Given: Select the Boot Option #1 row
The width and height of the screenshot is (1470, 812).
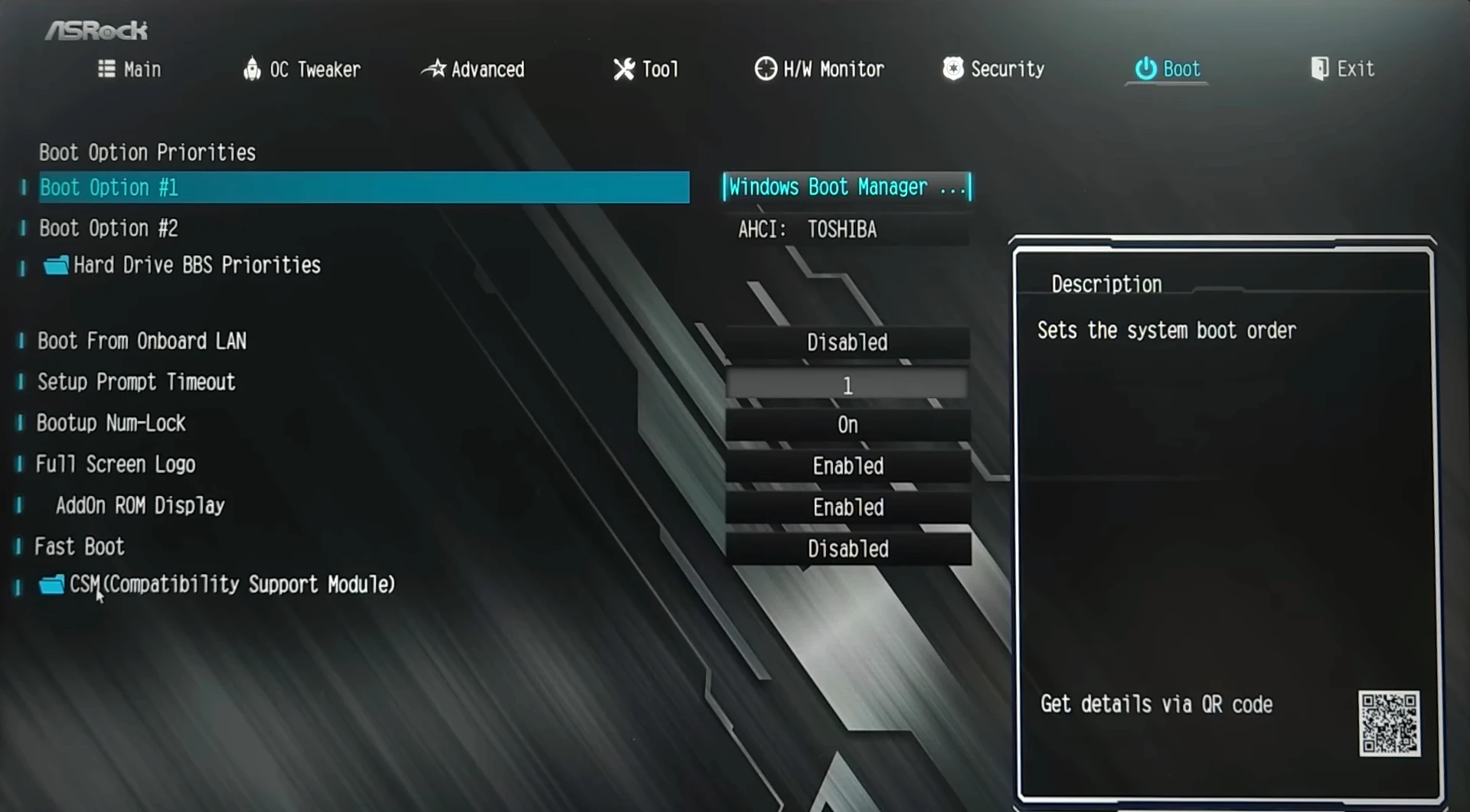Looking at the screenshot, I should point(364,188).
